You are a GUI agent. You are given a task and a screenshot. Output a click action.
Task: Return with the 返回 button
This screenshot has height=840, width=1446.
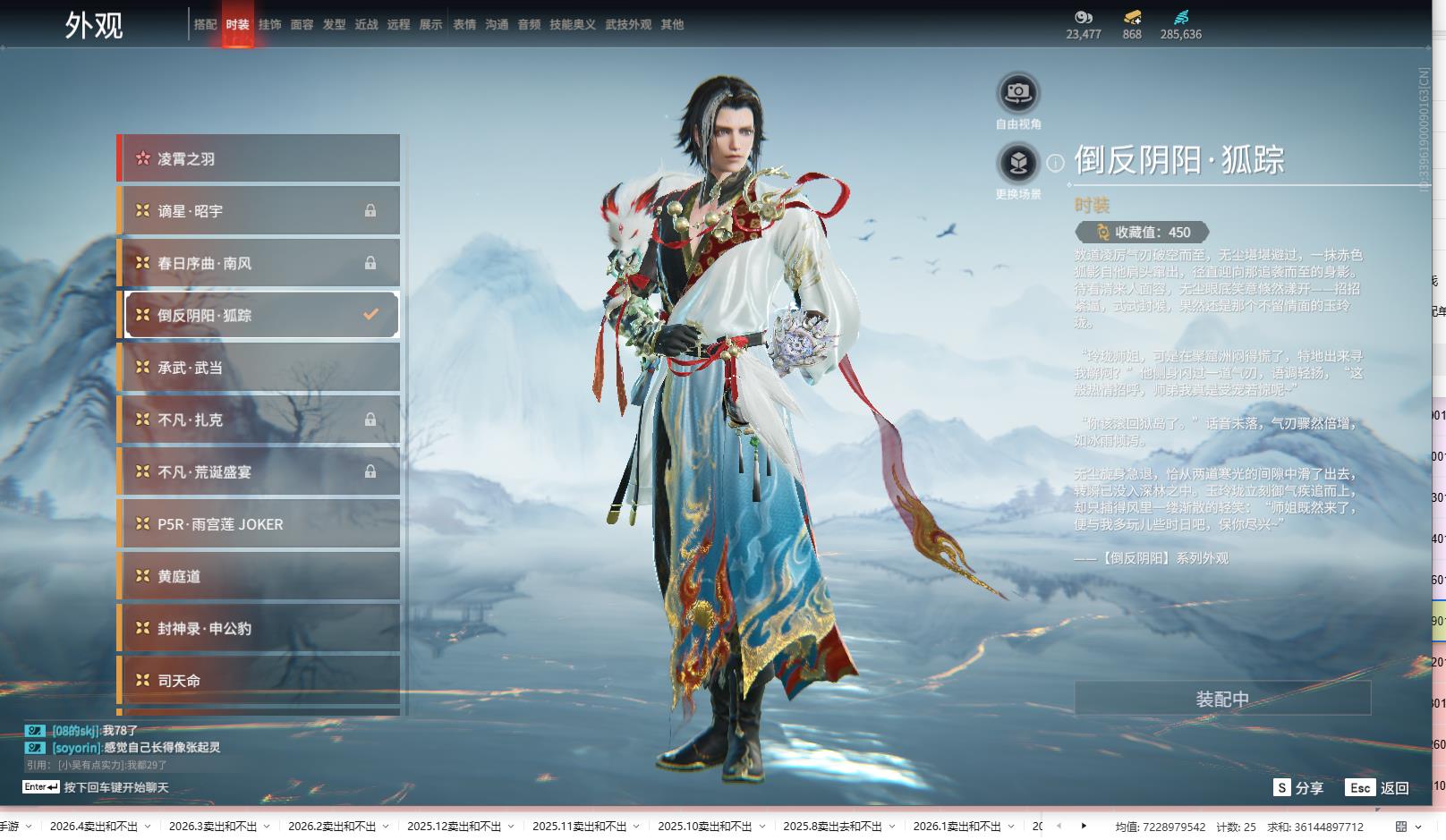tap(1377, 788)
